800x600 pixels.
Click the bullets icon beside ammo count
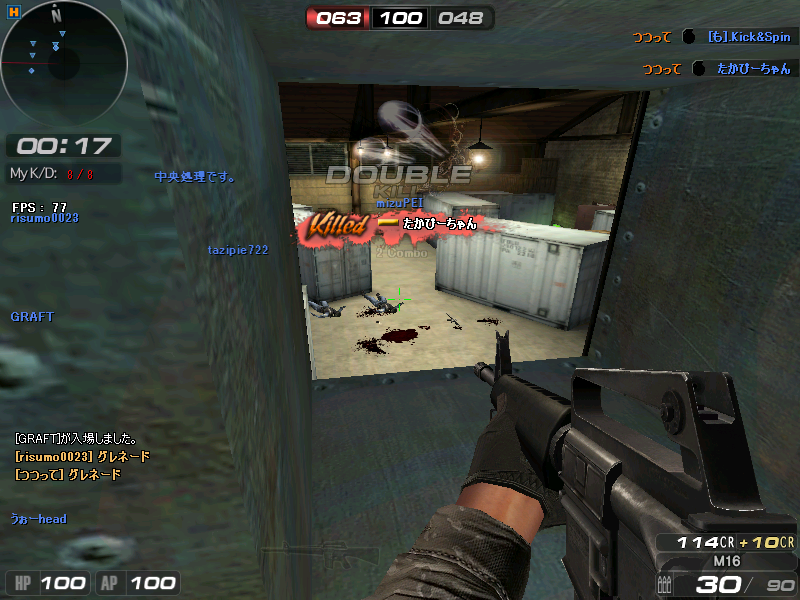(665, 585)
